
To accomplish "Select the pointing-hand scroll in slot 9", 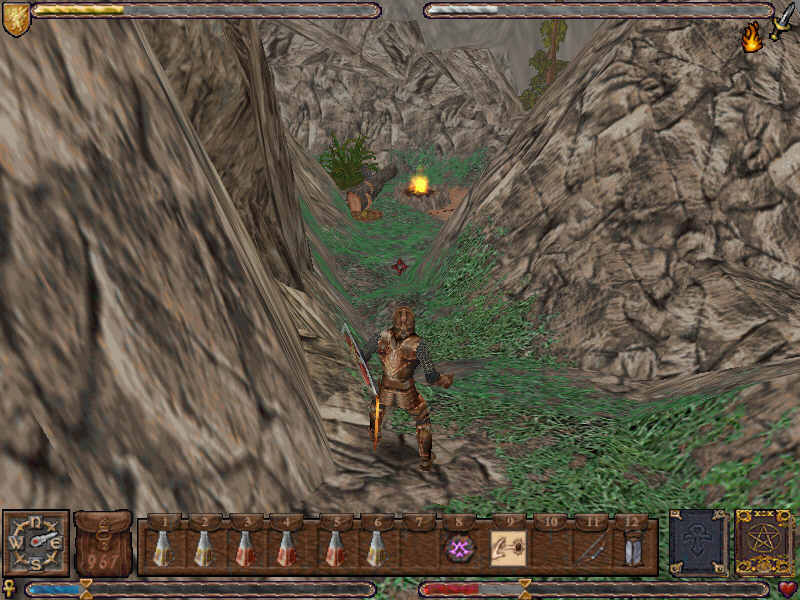I will click(x=508, y=548).
